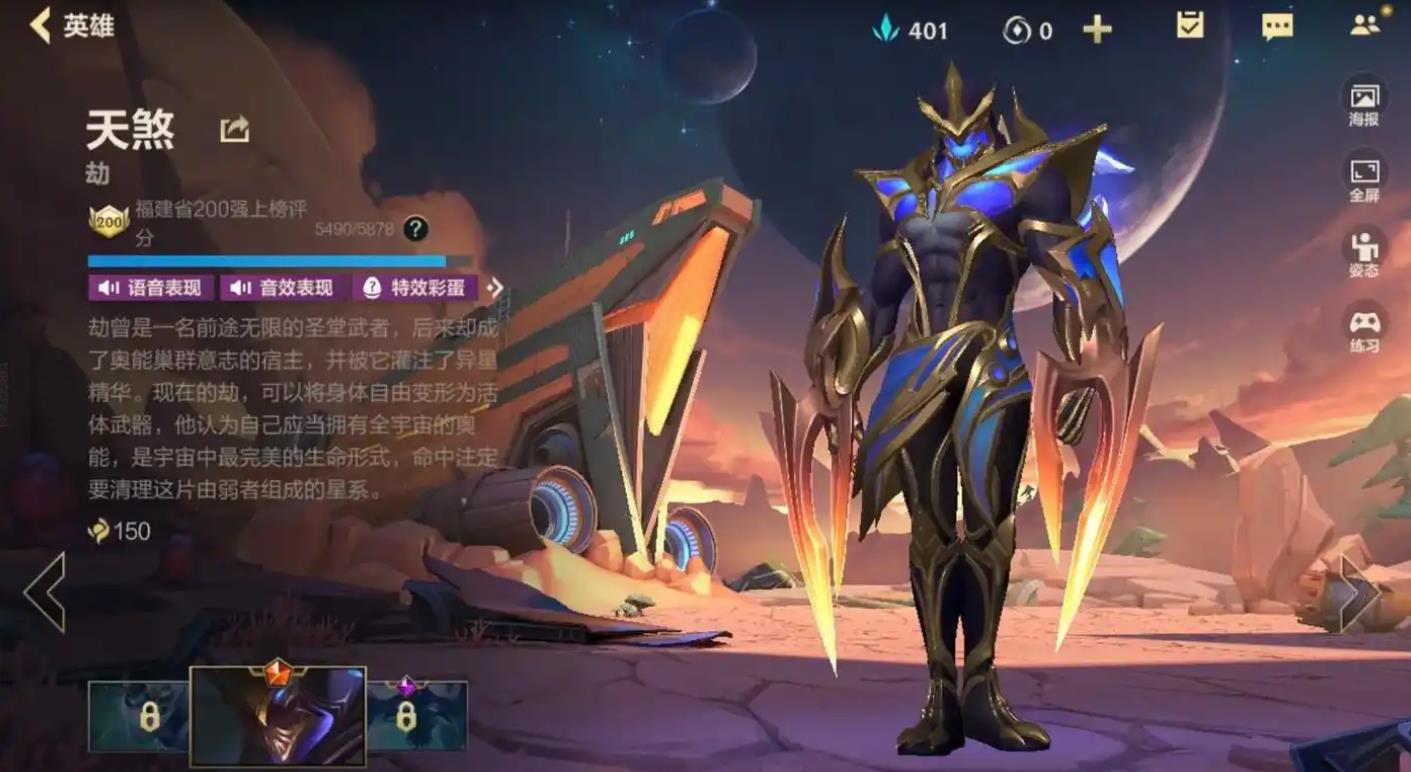Viewport: 1411px width, 772px height.
Task: Enter 全屏 fullscreen view
Action: [x=1364, y=179]
